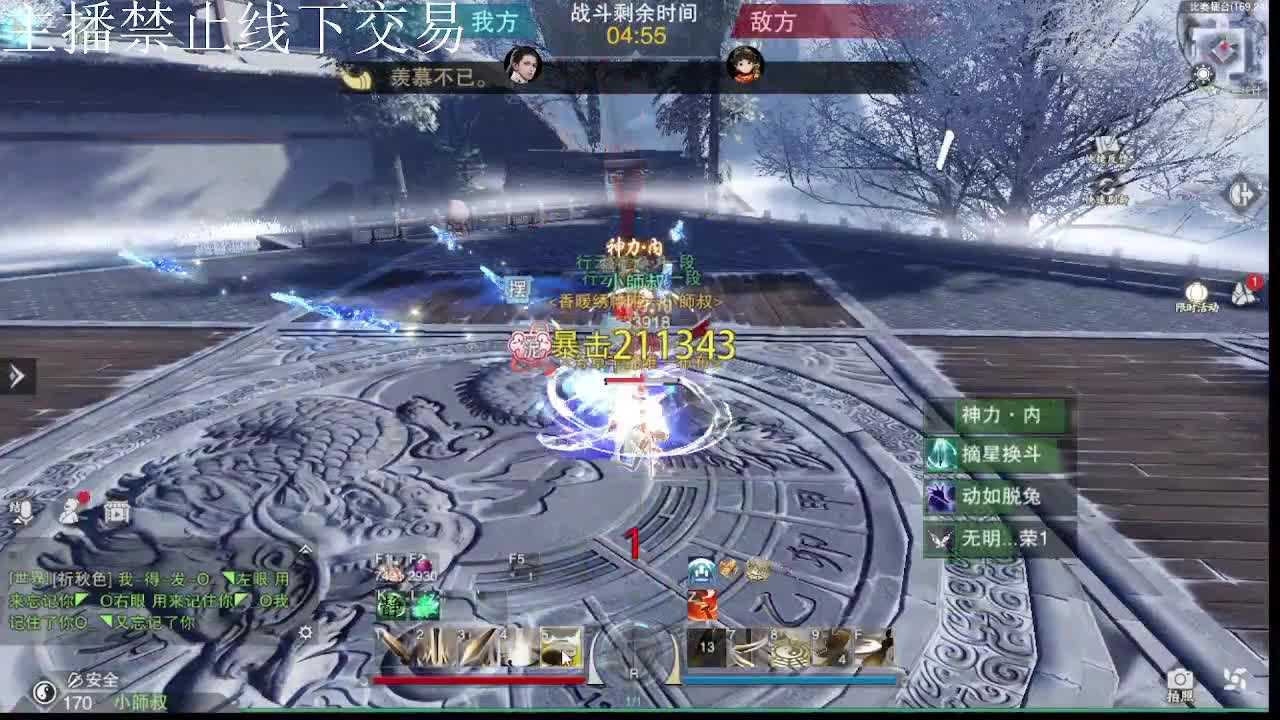Click the 拍照 camera screenshot icon

click(x=1180, y=680)
